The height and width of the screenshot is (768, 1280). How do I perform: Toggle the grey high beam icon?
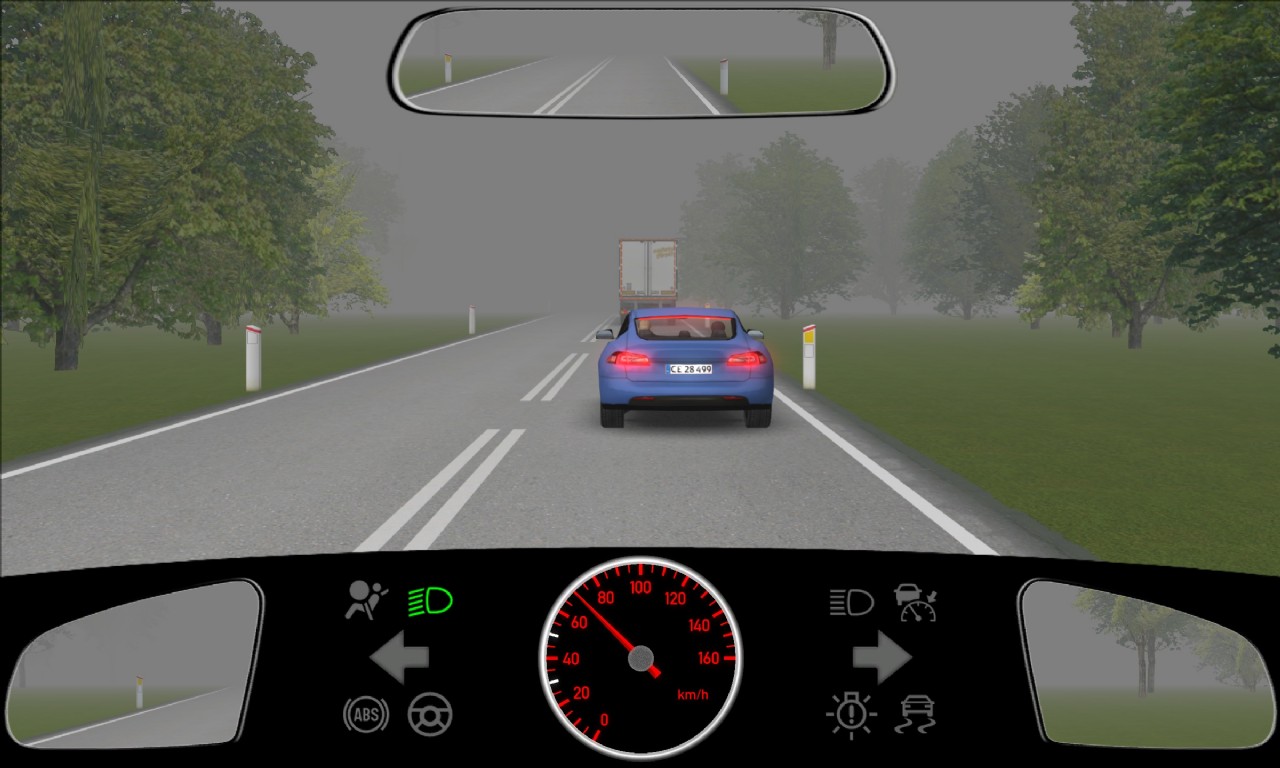(x=851, y=602)
